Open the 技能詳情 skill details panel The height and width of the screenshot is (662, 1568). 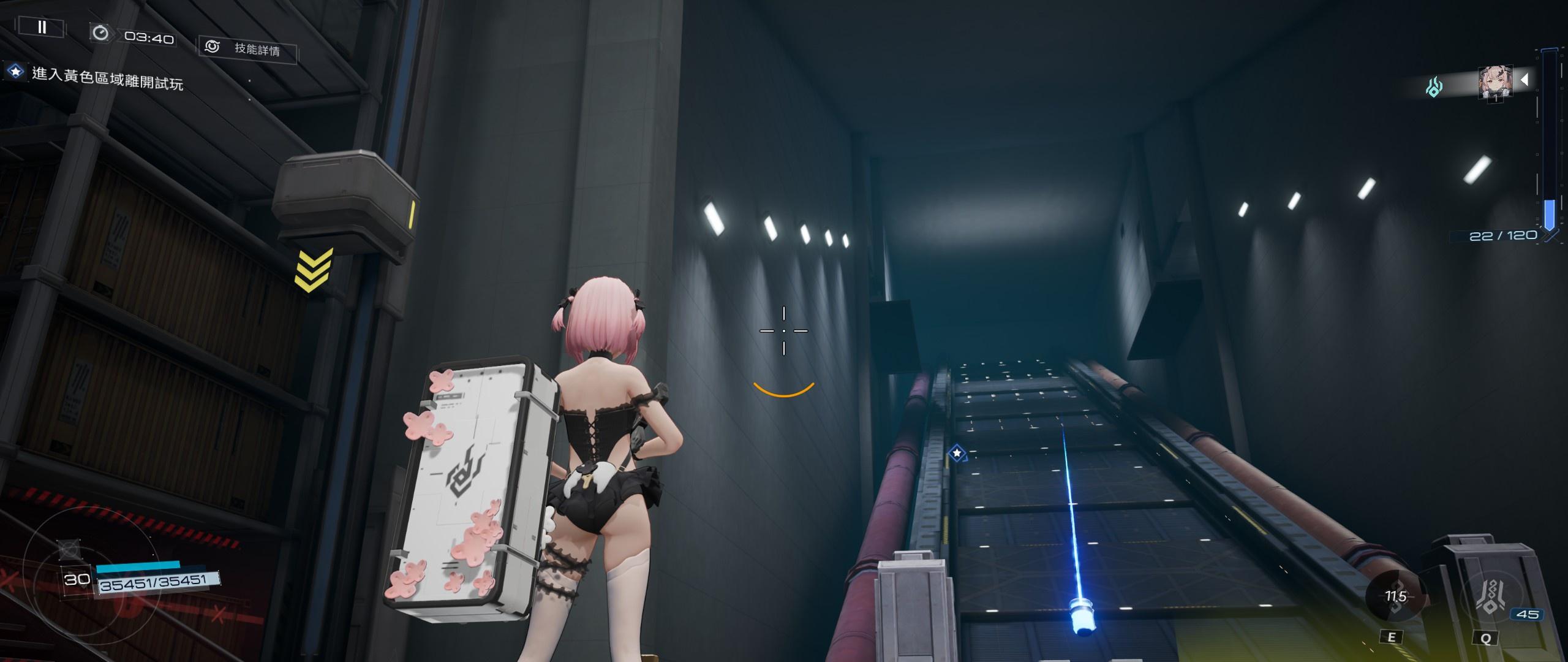coord(248,48)
